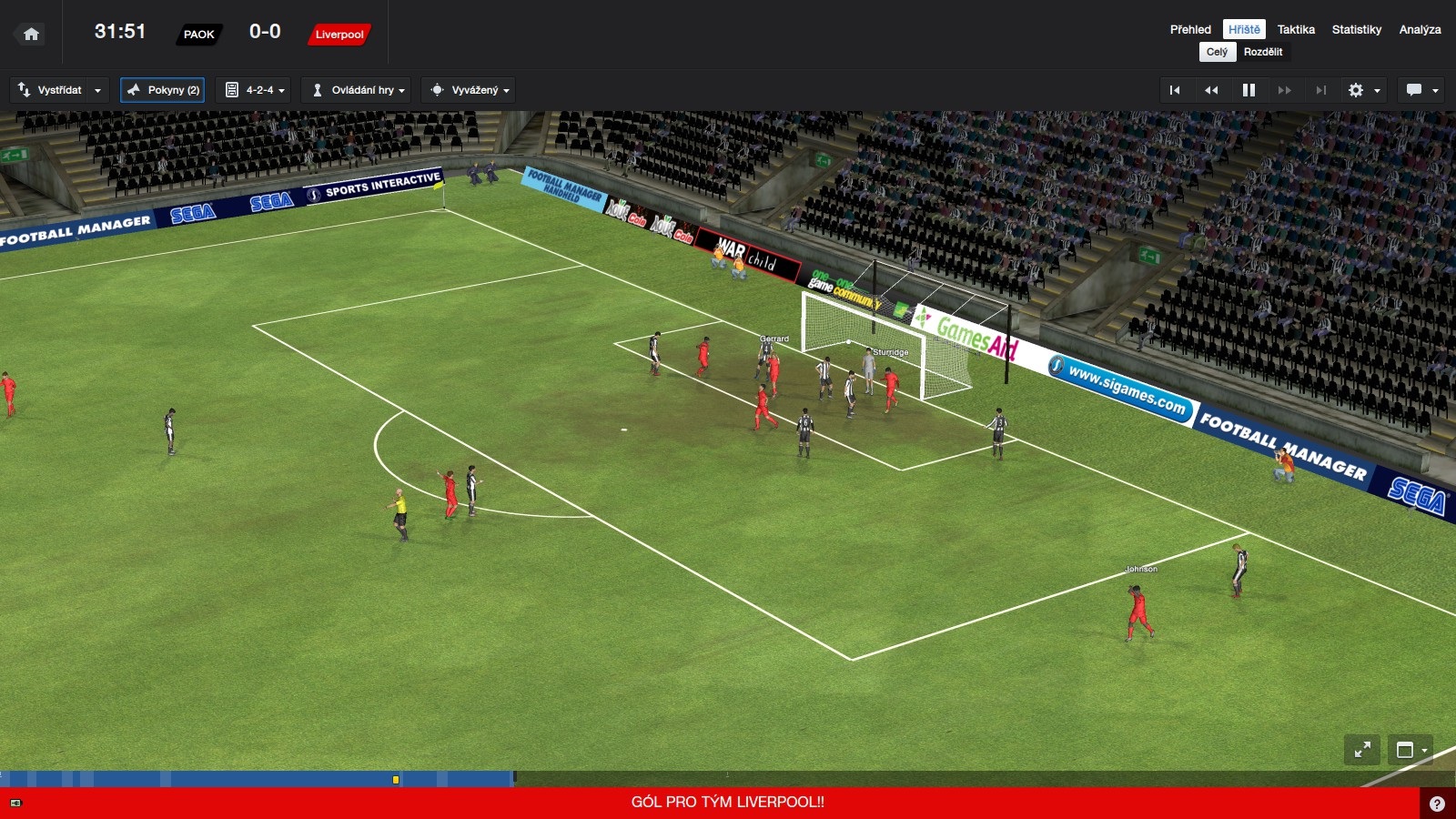Open the Vyvážený mentality dropdown

[470, 90]
